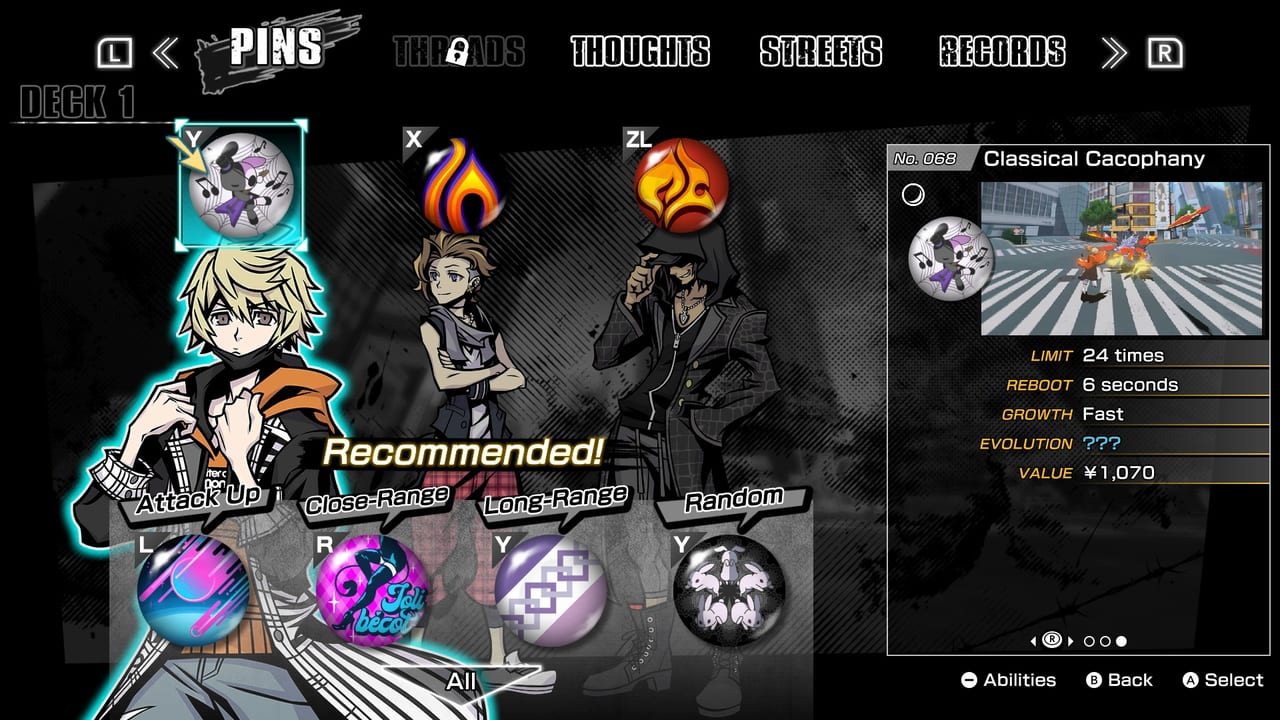
Task: Click the left arrow under the detail panel
Action: click(x=1033, y=643)
